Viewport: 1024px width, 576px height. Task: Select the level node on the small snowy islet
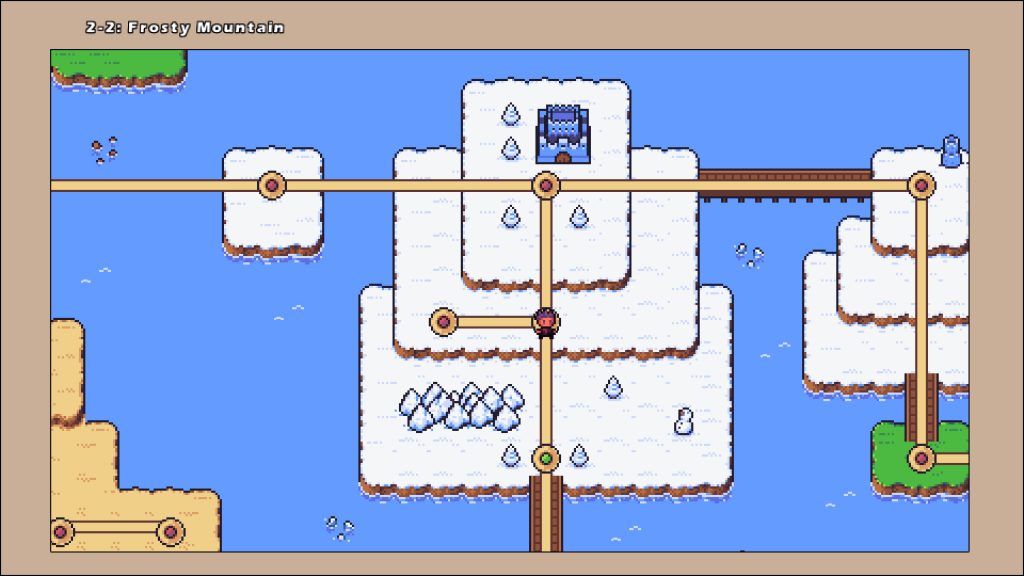pos(272,185)
